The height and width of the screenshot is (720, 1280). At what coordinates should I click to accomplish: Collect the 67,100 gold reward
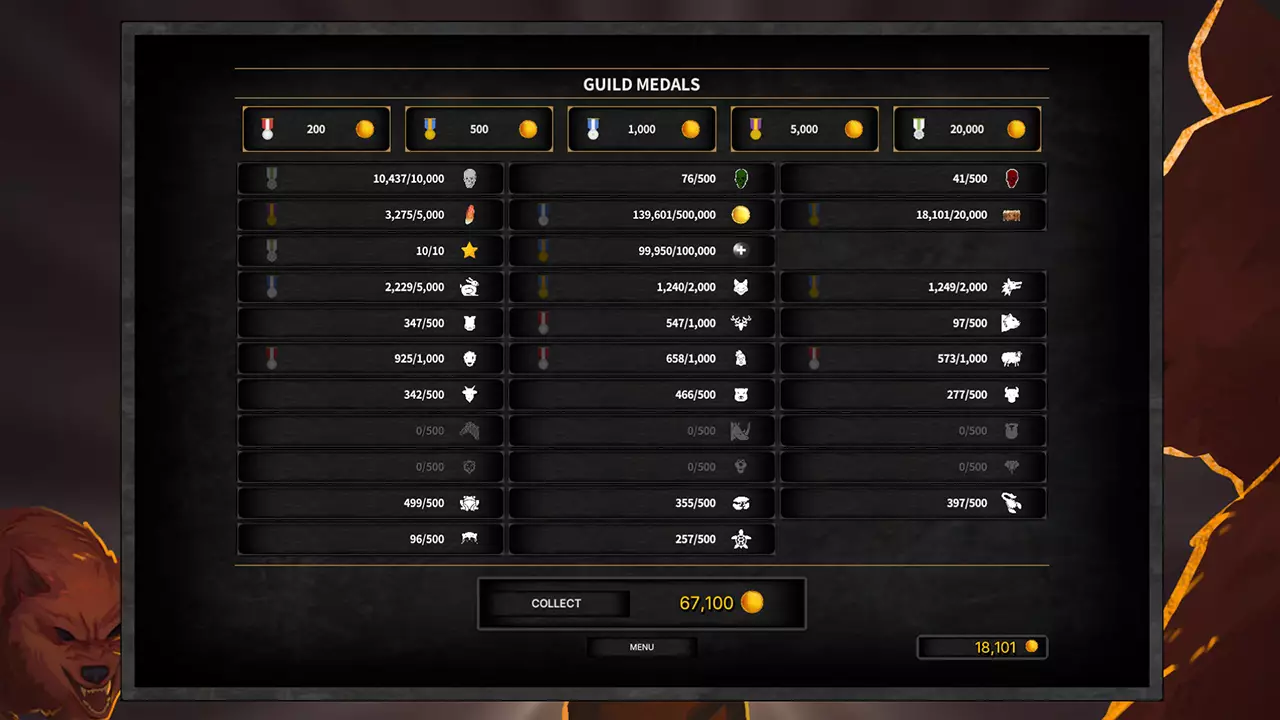click(556, 603)
